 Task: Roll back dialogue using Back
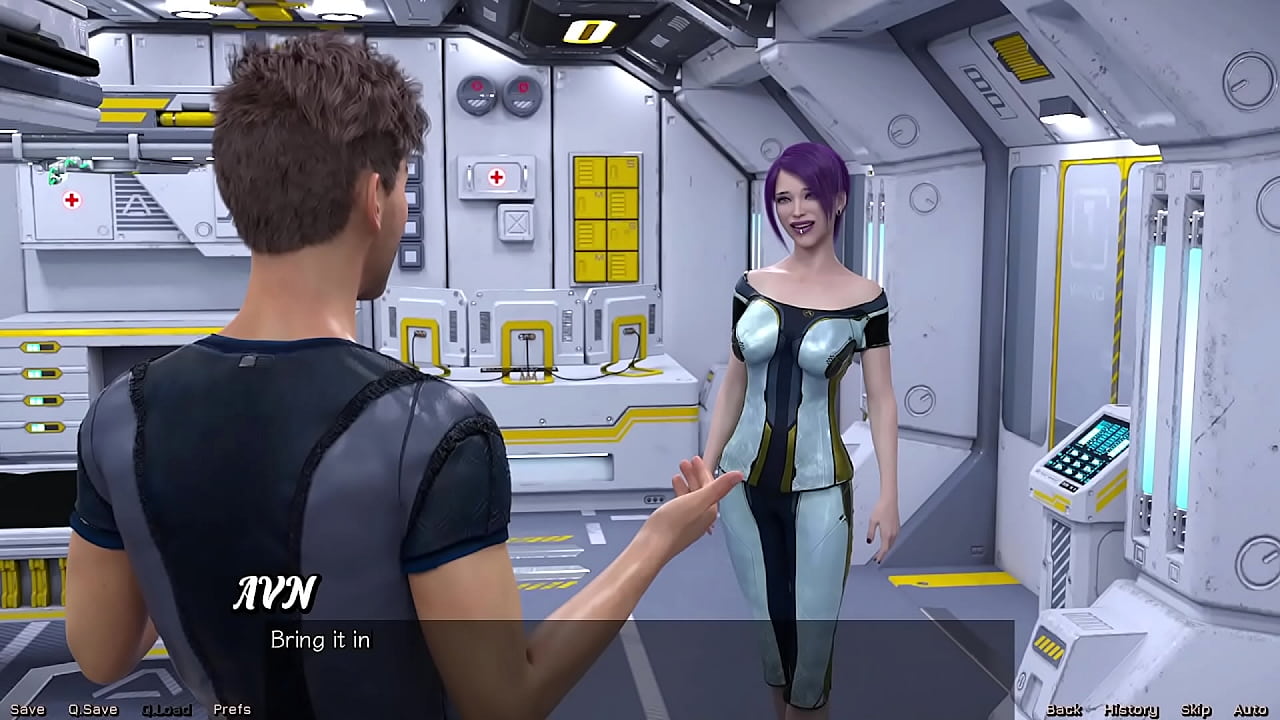pyautogui.click(x=1066, y=708)
